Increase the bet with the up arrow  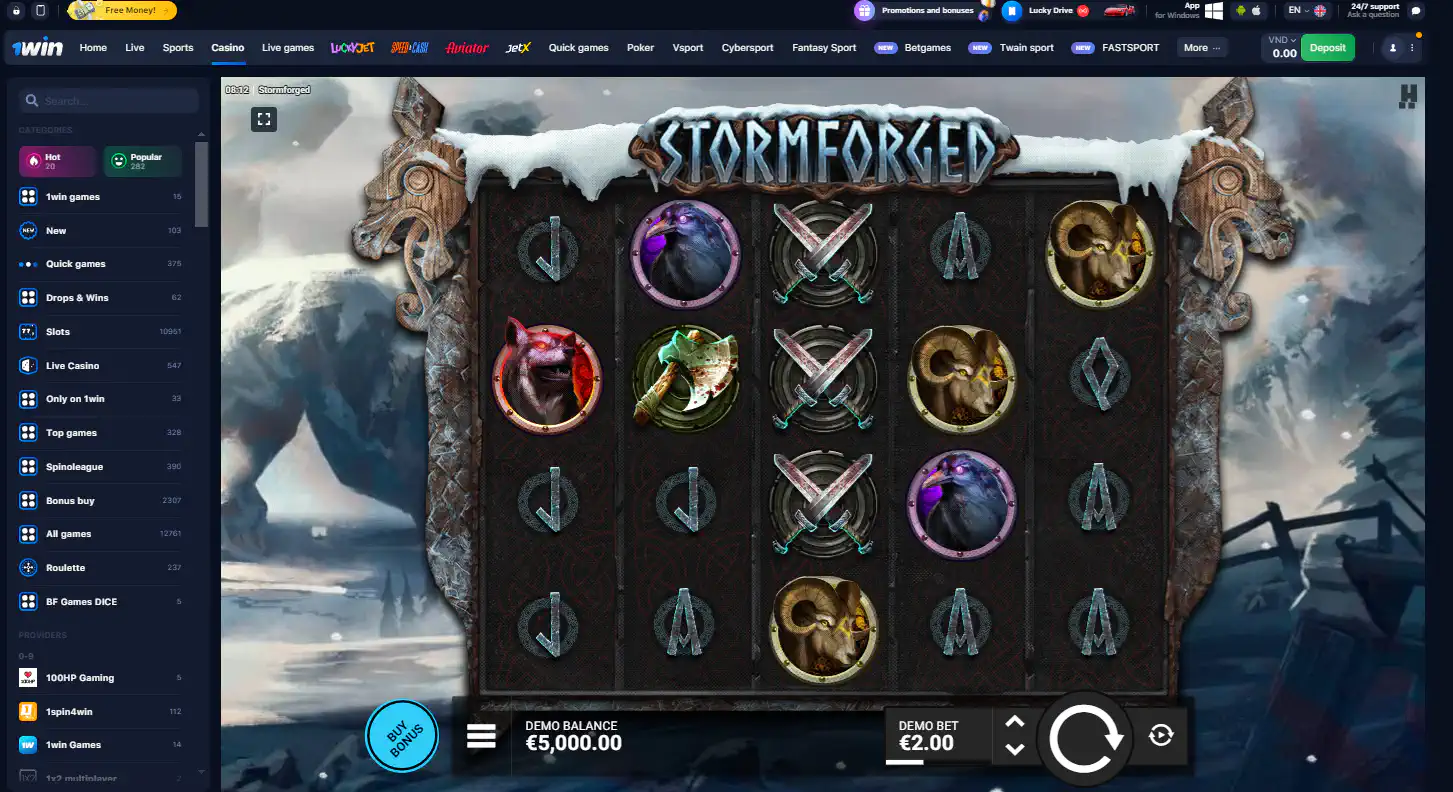coord(1013,720)
